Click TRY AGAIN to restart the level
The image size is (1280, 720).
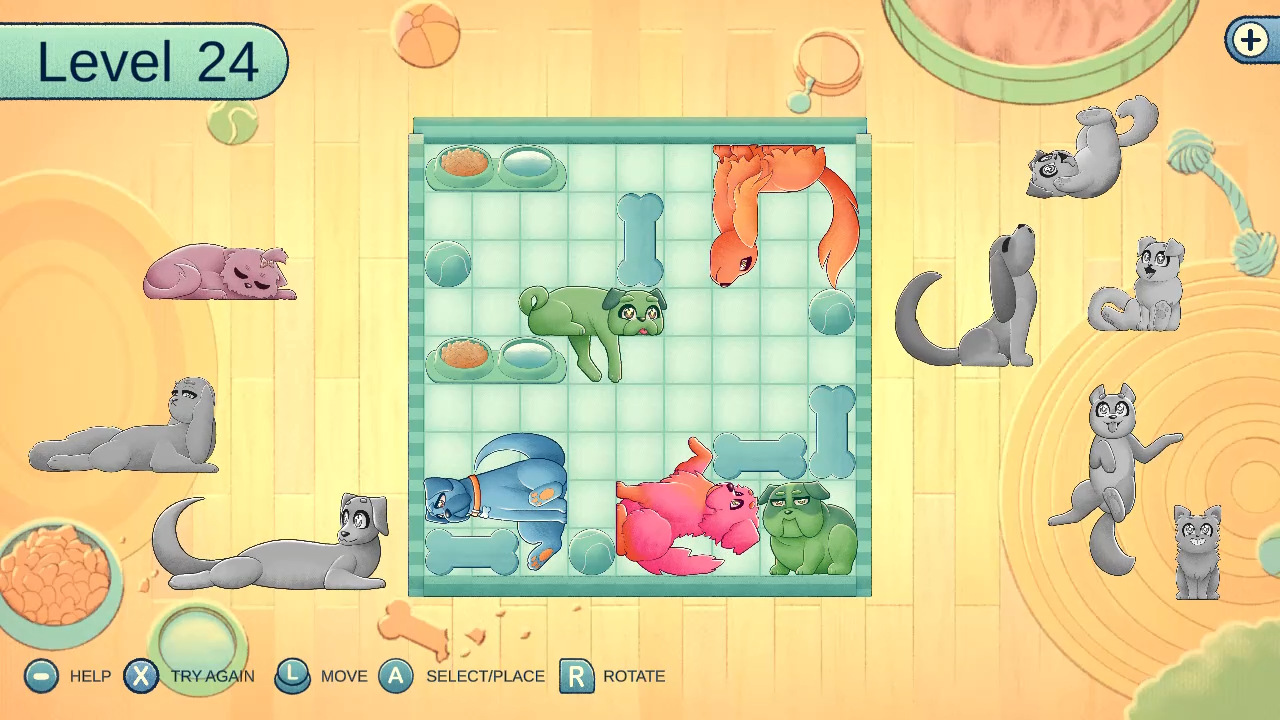[x=142, y=676]
